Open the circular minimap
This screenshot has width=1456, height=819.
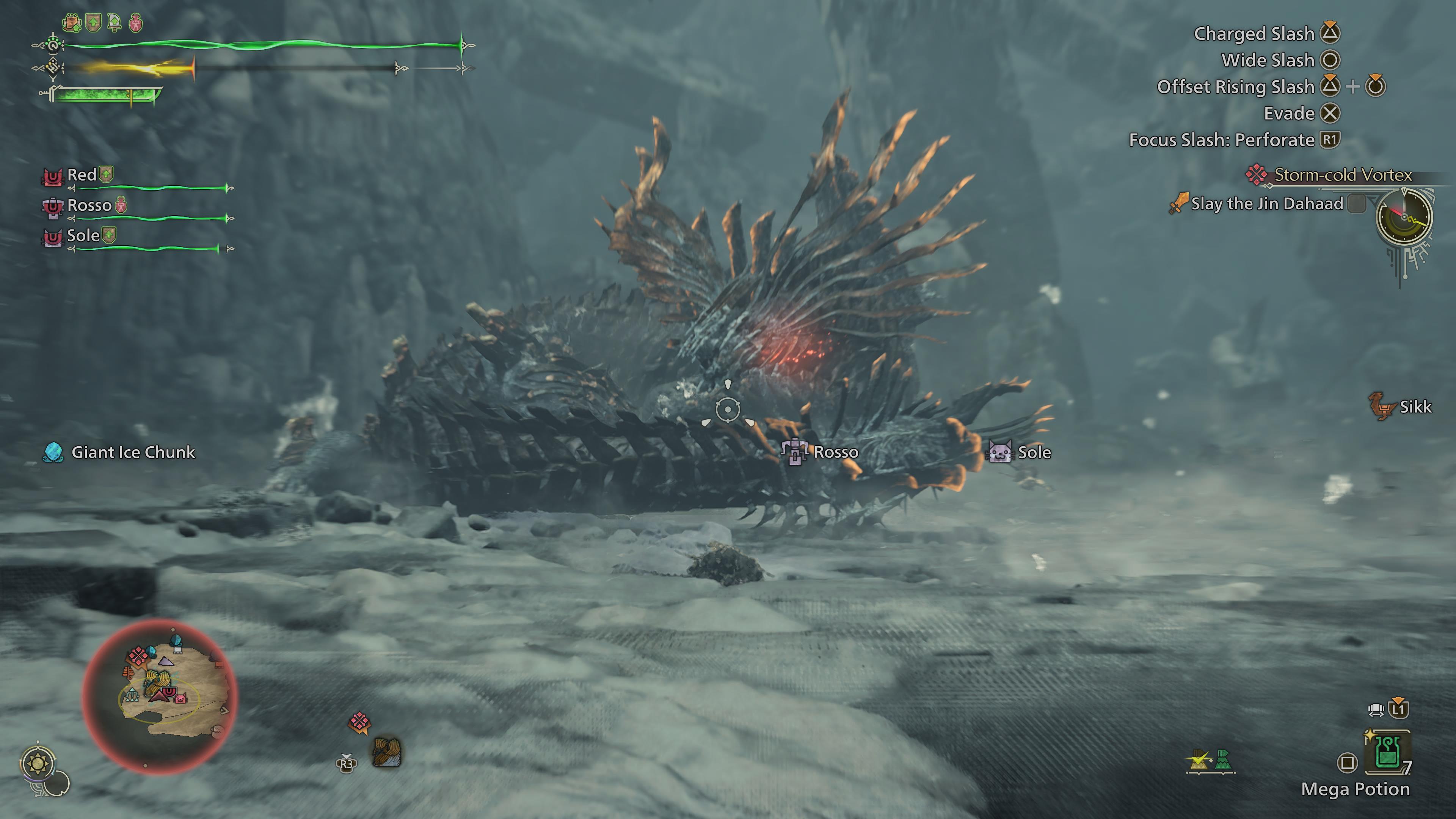click(160, 696)
